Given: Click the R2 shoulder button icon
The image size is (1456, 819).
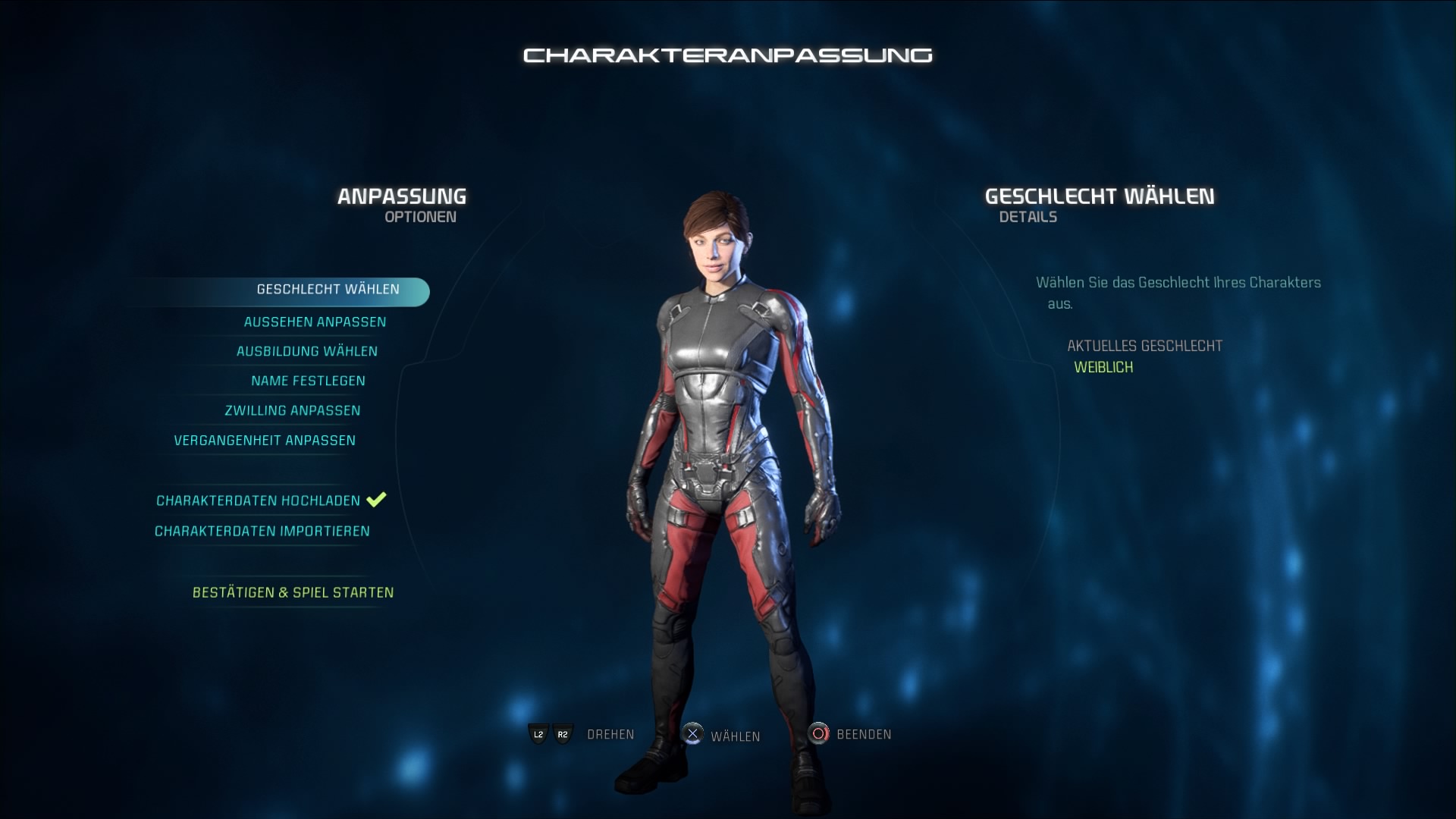Looking at the screenshot, I should click(x=563, y=734).
